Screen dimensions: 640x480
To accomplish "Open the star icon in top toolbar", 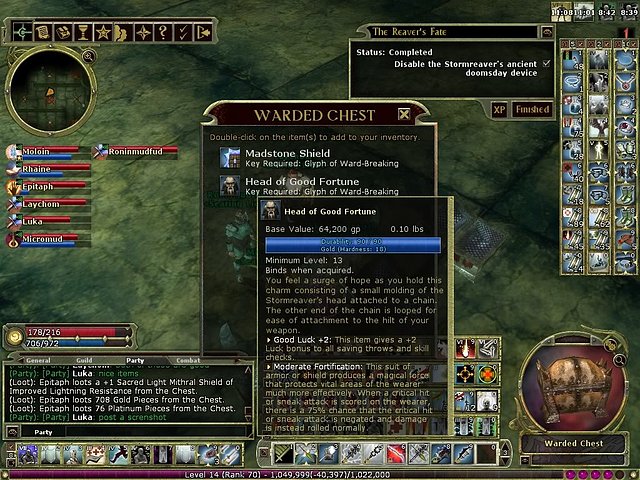I will 103,33.
